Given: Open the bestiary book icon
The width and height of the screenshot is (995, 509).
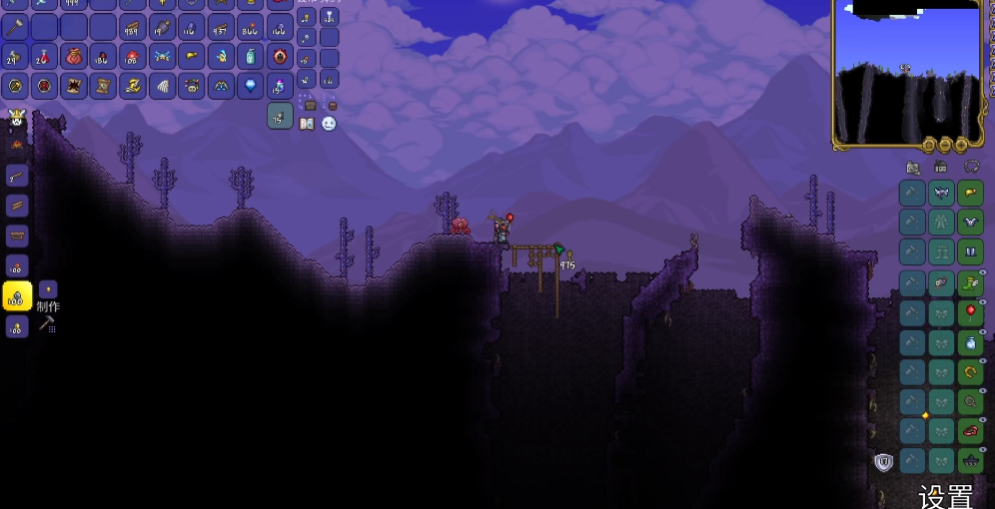Looking at the screenshot, I should 307,124.
